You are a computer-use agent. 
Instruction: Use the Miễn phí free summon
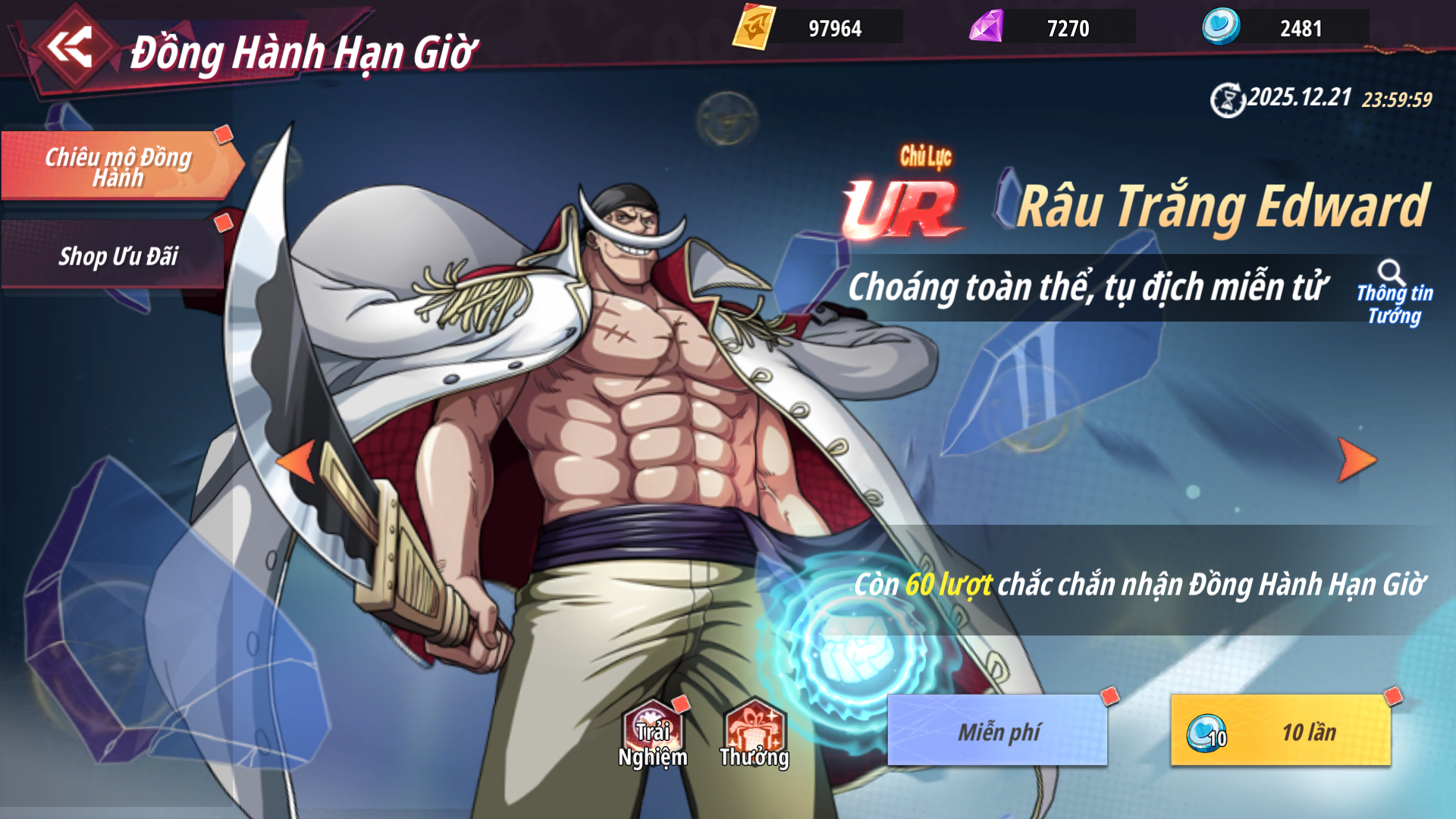click(997, 730)
